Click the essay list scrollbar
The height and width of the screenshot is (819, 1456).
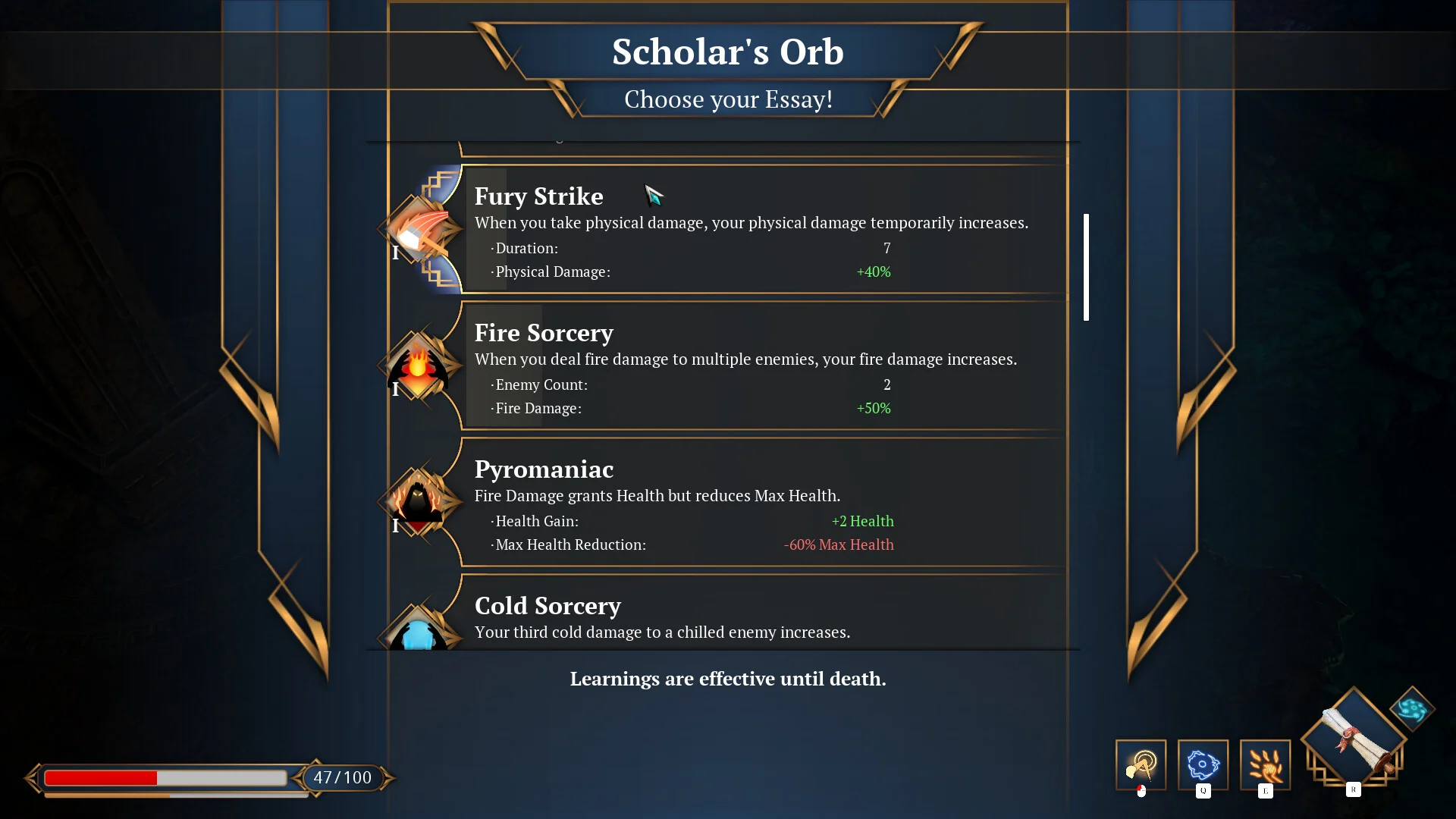[1086, 267]
